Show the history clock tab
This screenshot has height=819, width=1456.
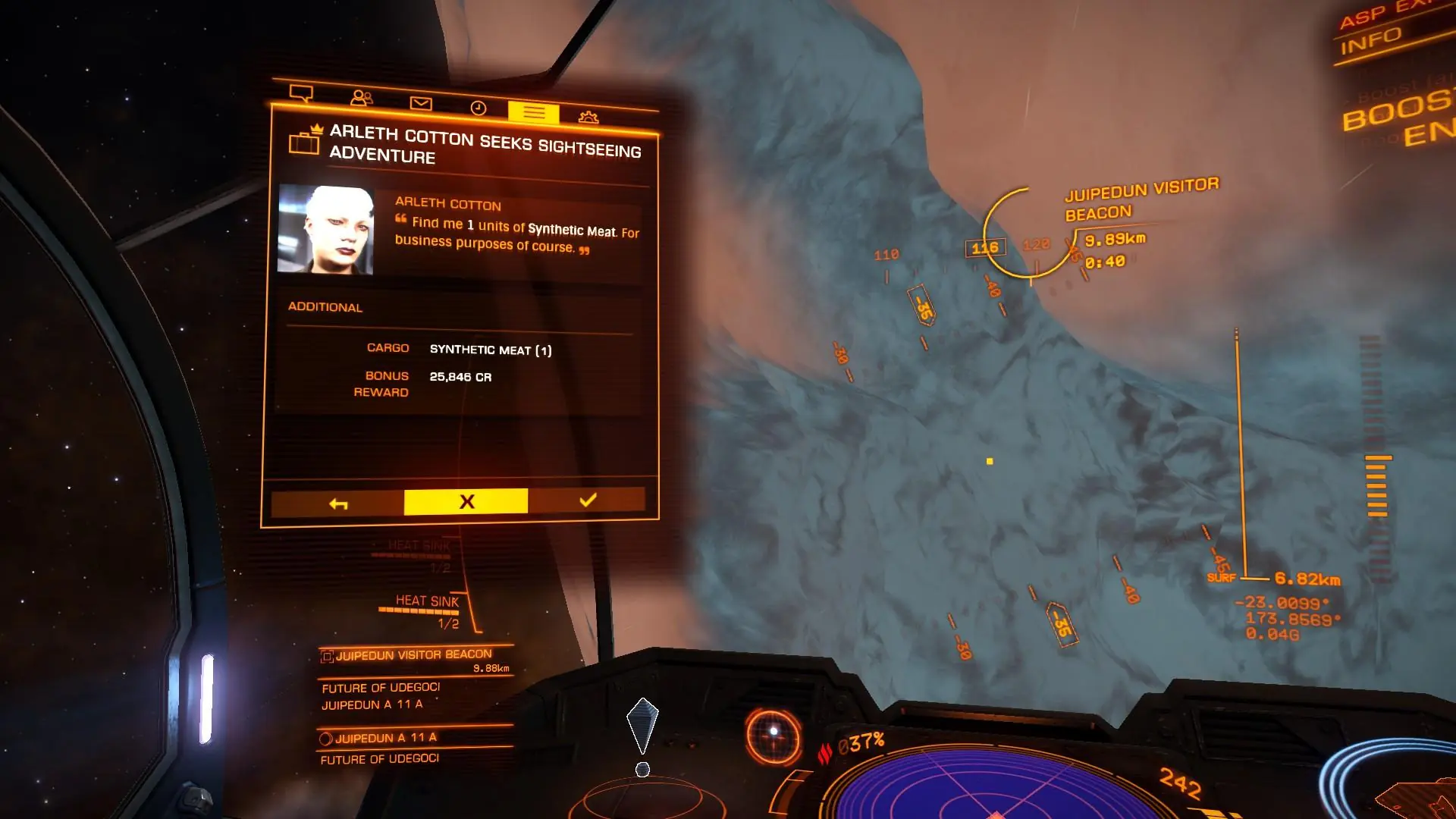click(x=478, y=108)
